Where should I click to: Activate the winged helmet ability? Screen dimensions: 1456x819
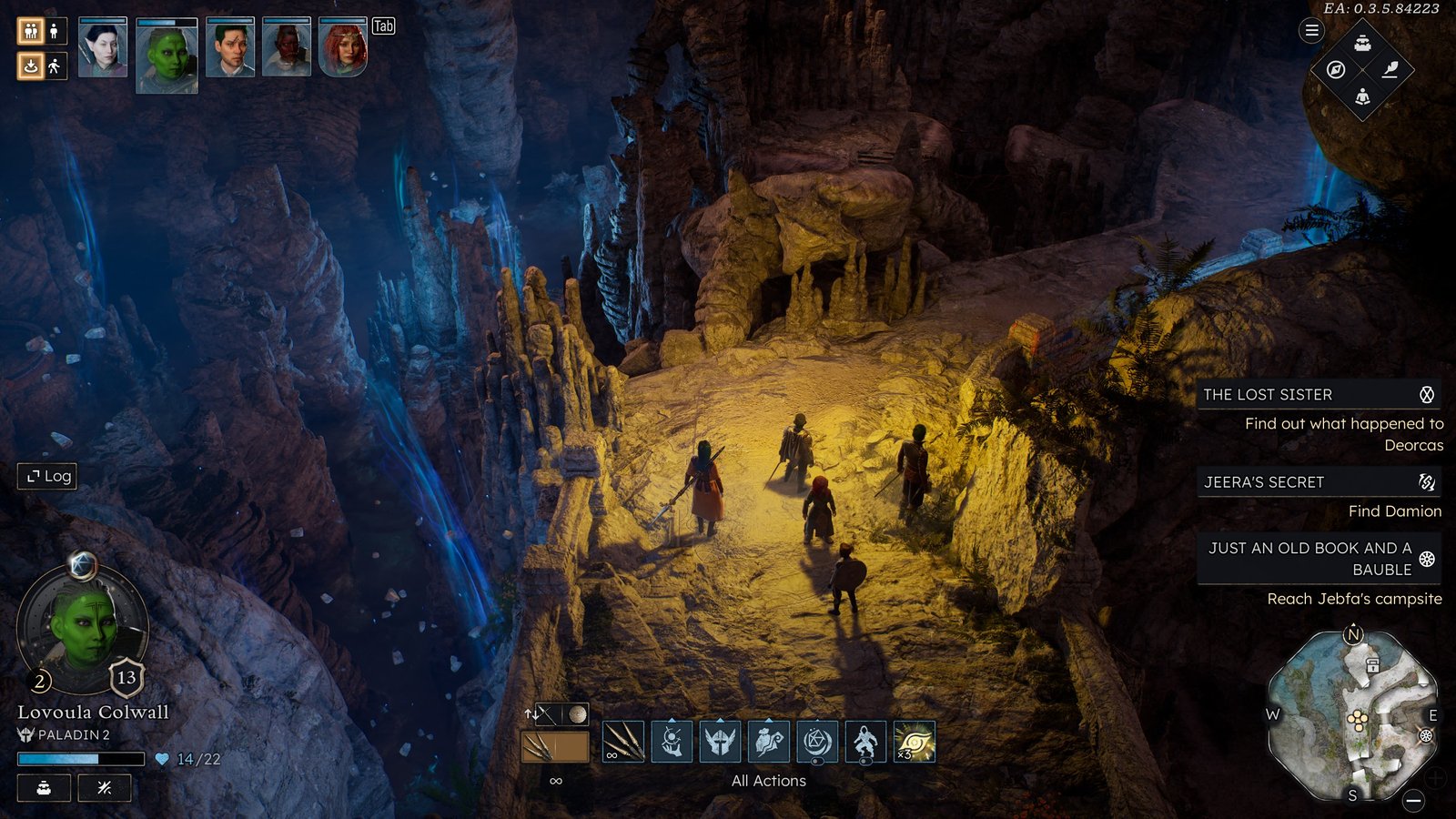click(x=720, y=742)
